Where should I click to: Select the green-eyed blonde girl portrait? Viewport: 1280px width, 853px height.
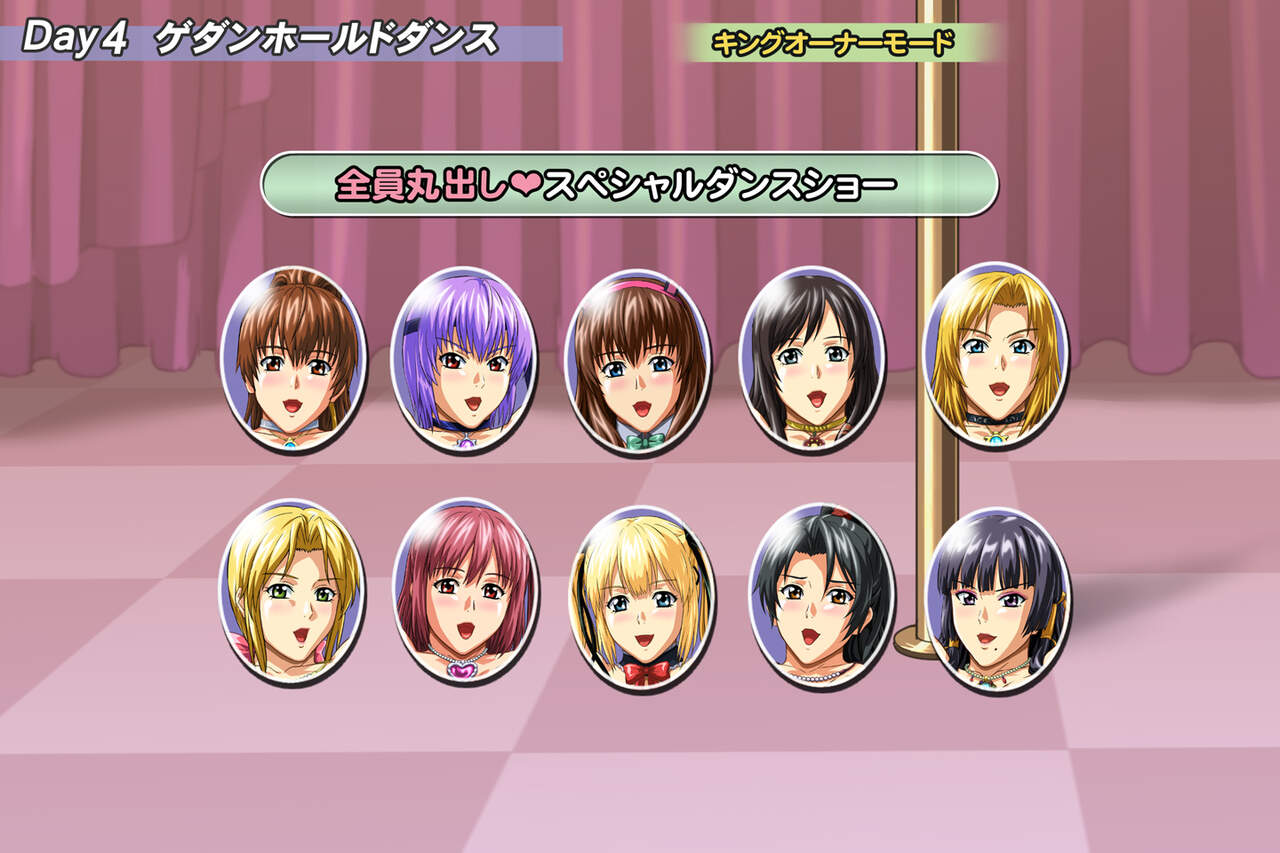(x=291, y=592)
